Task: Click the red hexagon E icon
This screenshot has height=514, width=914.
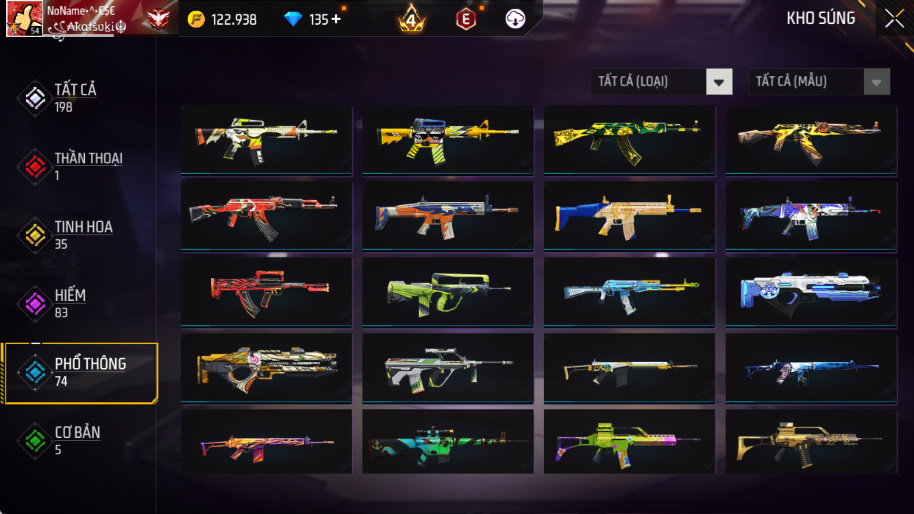Action: (465, 19)
